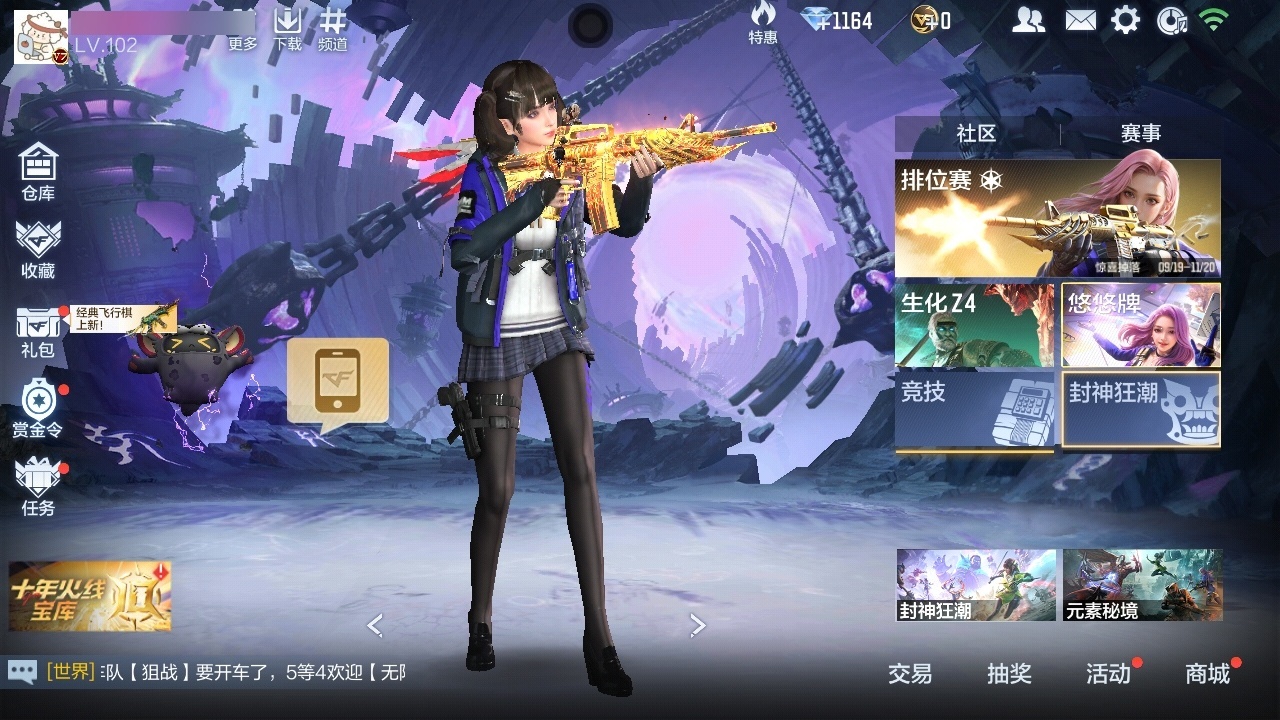
Task: Click the 下载 download icon
Action: click(x=288, y=28)
